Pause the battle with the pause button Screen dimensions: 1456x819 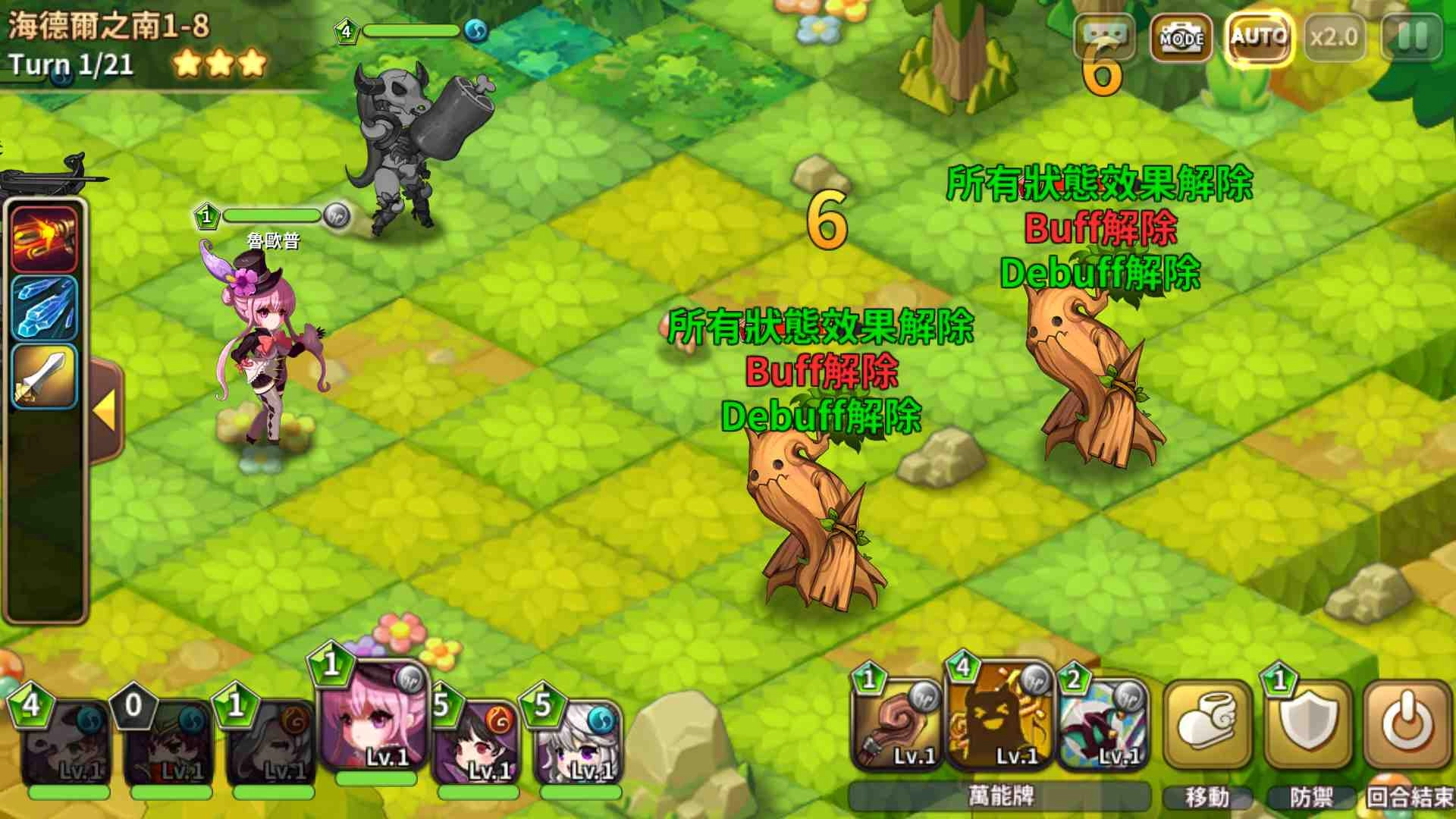tap(1410, 36)
